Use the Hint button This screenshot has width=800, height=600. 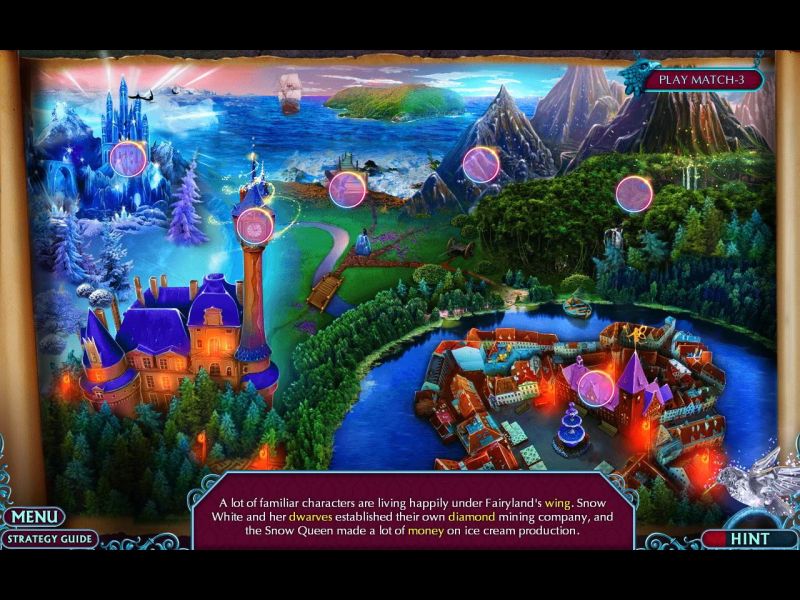pos(749,539)
